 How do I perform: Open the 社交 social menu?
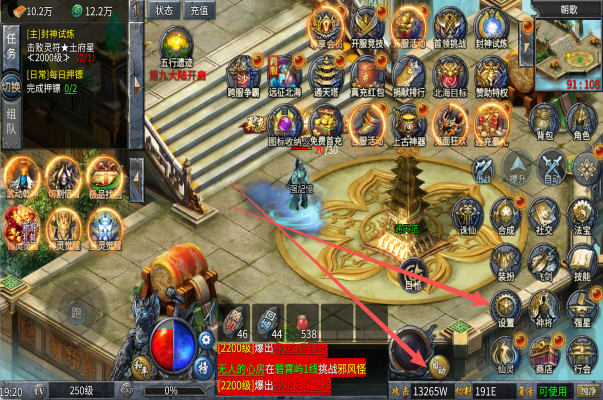coord(544,214)
